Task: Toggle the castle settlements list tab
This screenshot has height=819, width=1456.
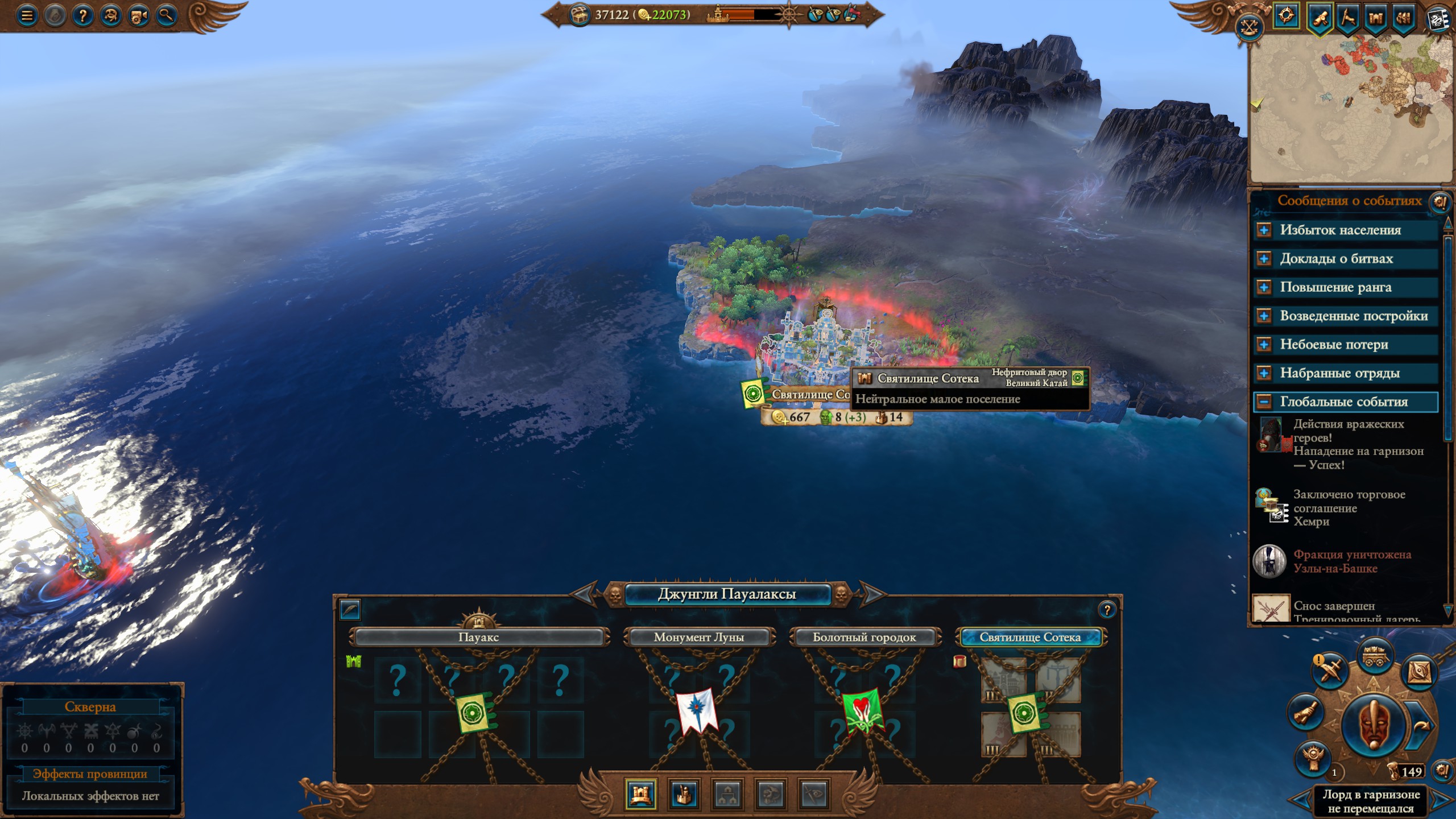Action: point(640,793)
